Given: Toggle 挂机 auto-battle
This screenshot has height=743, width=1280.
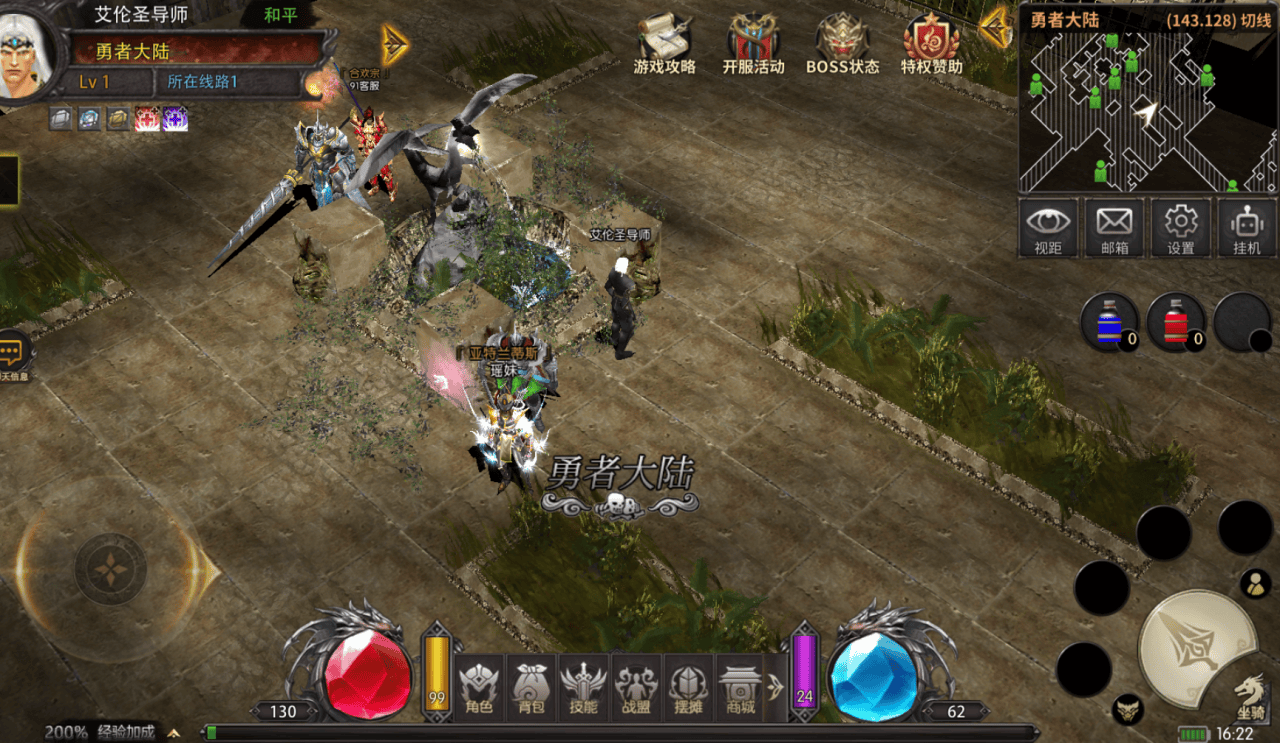Looking at the screenshot, I should [1247, 228].
